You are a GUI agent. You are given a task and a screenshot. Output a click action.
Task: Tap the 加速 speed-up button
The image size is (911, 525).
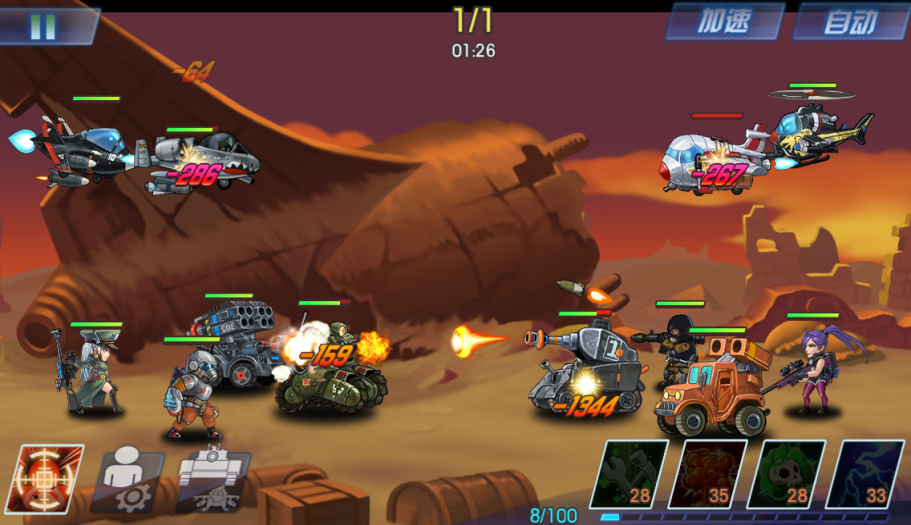pos(724,22)
